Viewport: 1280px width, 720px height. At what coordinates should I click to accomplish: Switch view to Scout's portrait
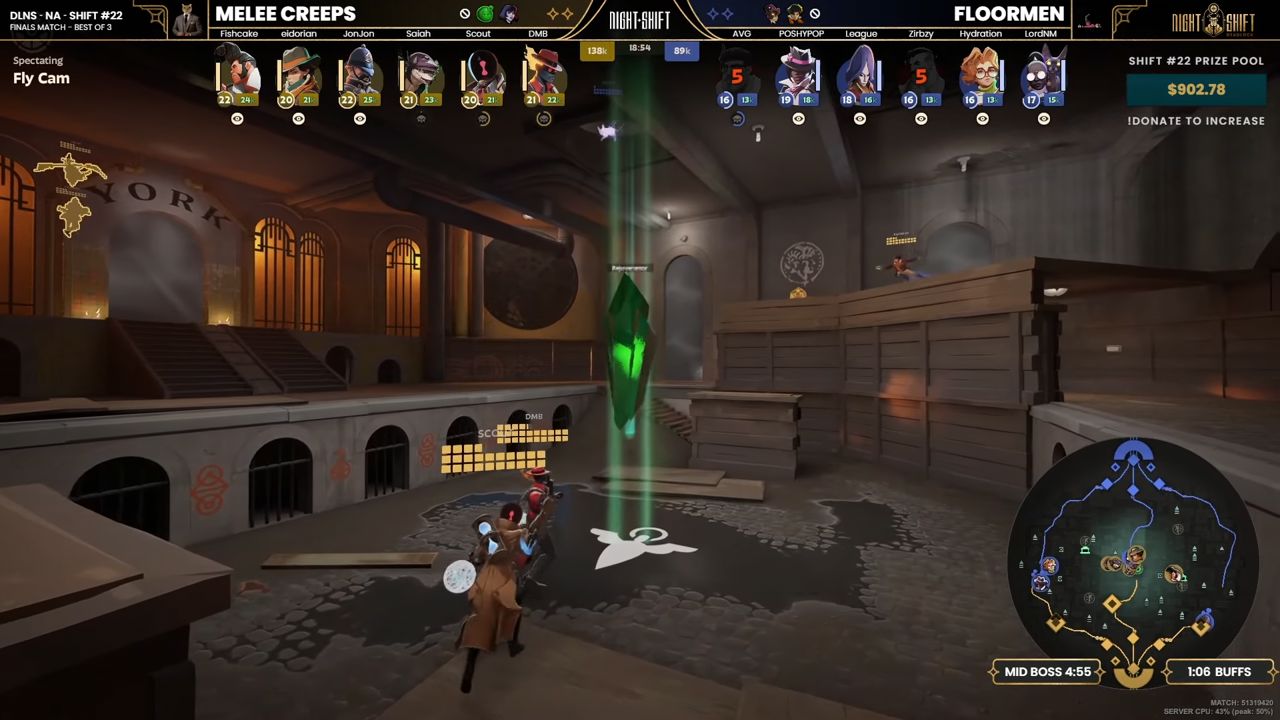(482, 72)
